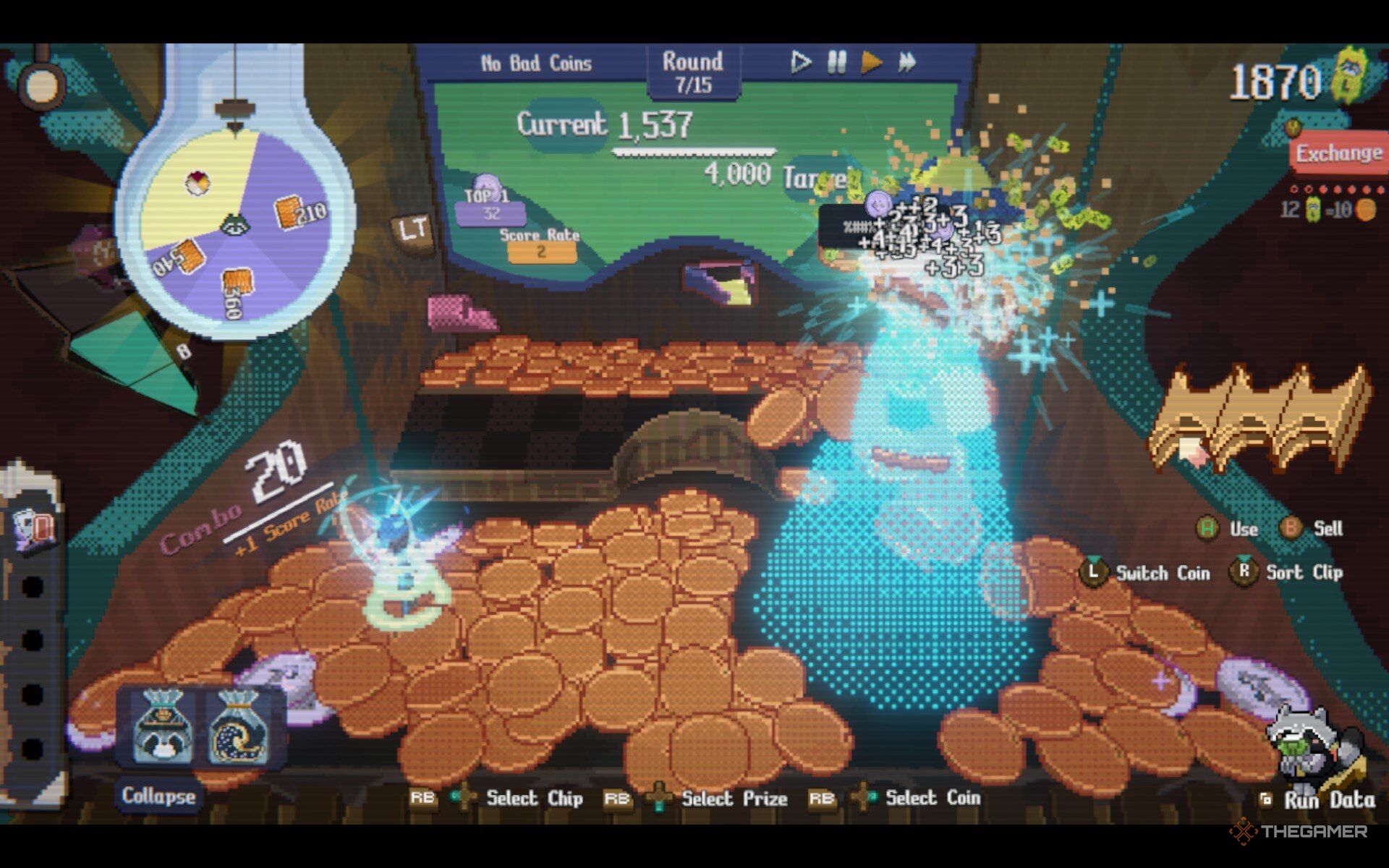
Task: Activate fast-forward double arrow speed
Action: click(907, 62)
